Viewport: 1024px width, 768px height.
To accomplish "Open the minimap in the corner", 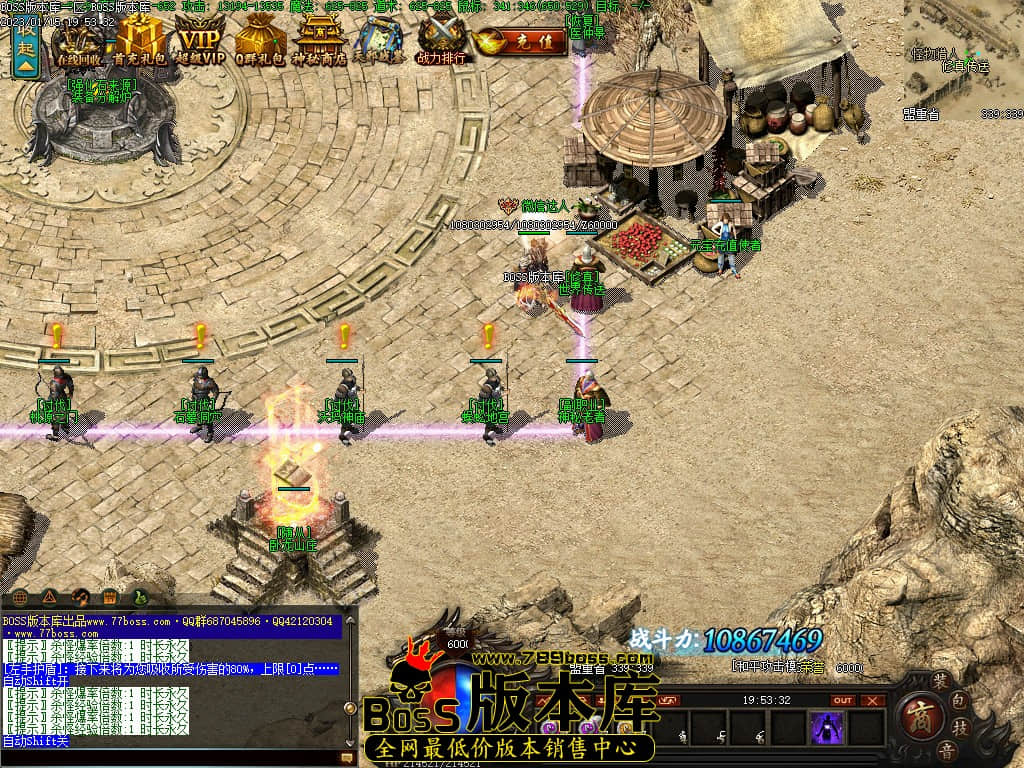I will point(963,60).
